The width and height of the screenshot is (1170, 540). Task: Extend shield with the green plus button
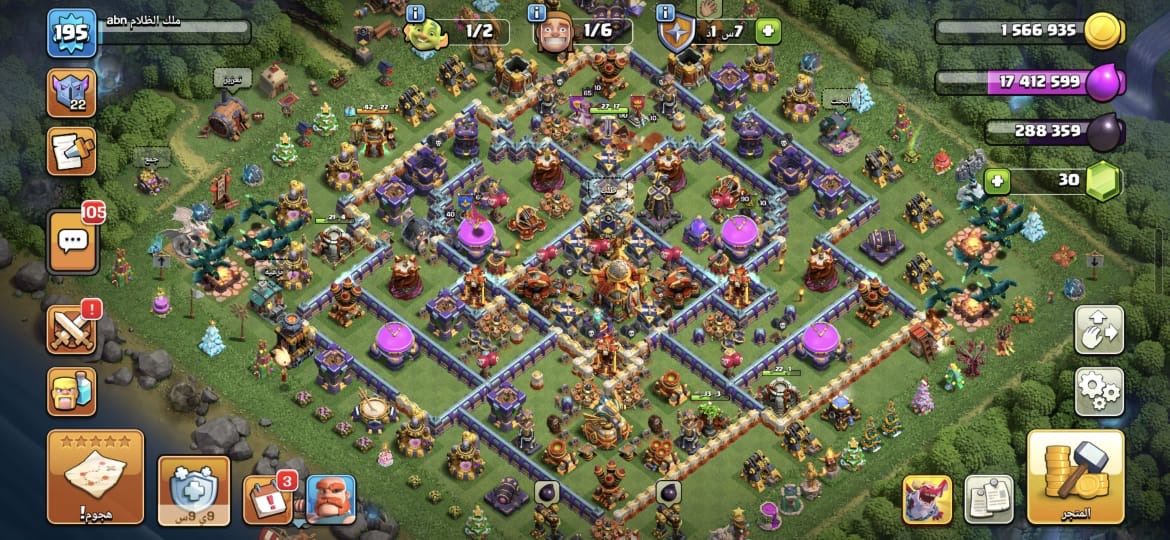(x=768, y=31)
